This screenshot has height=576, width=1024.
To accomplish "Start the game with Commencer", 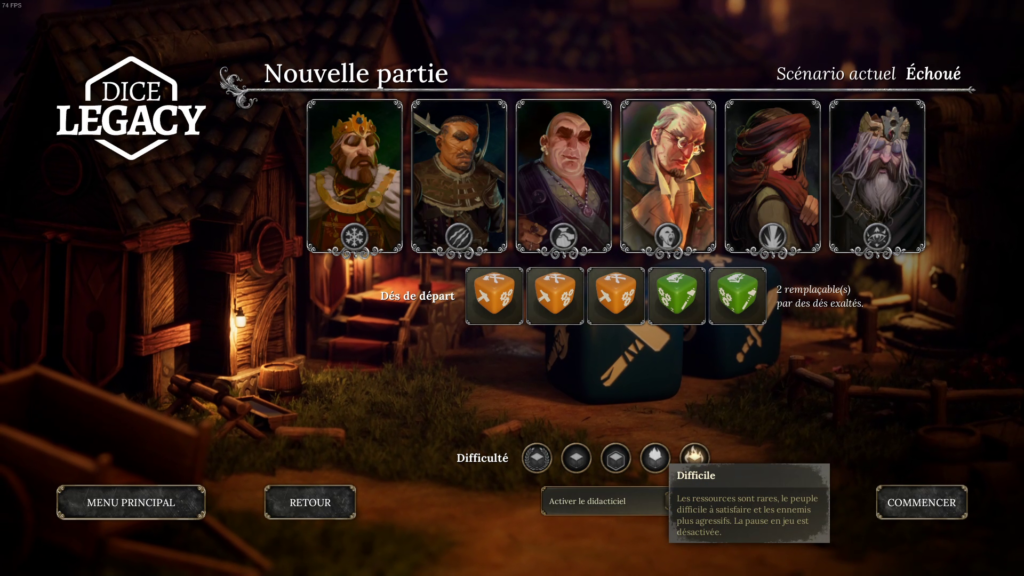I will click(x=921, y=502).
